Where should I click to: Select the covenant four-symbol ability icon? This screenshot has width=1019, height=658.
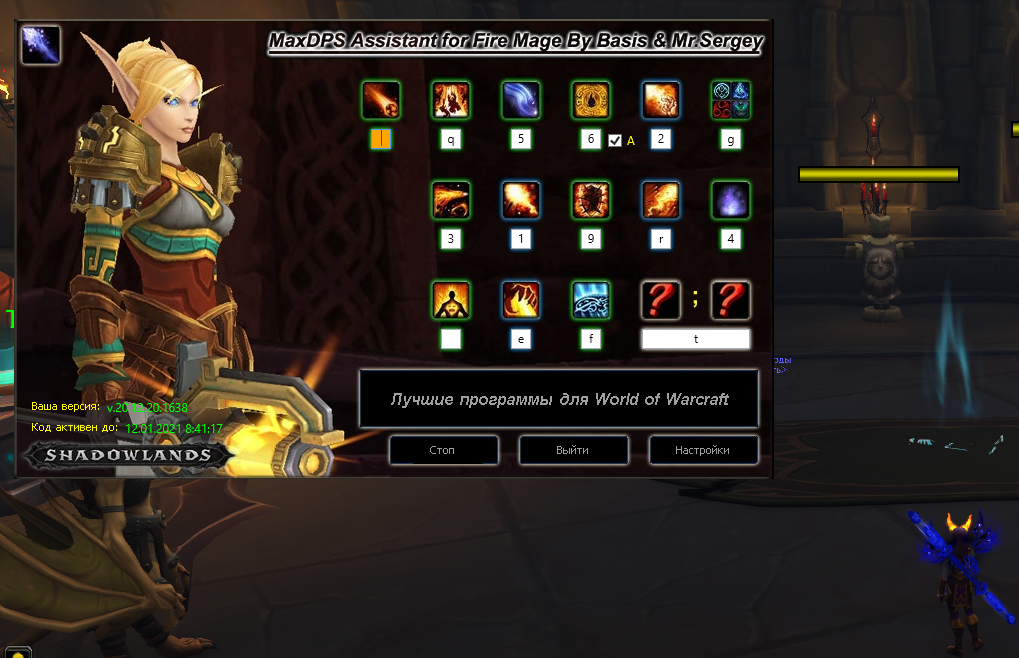click(731, 100)
